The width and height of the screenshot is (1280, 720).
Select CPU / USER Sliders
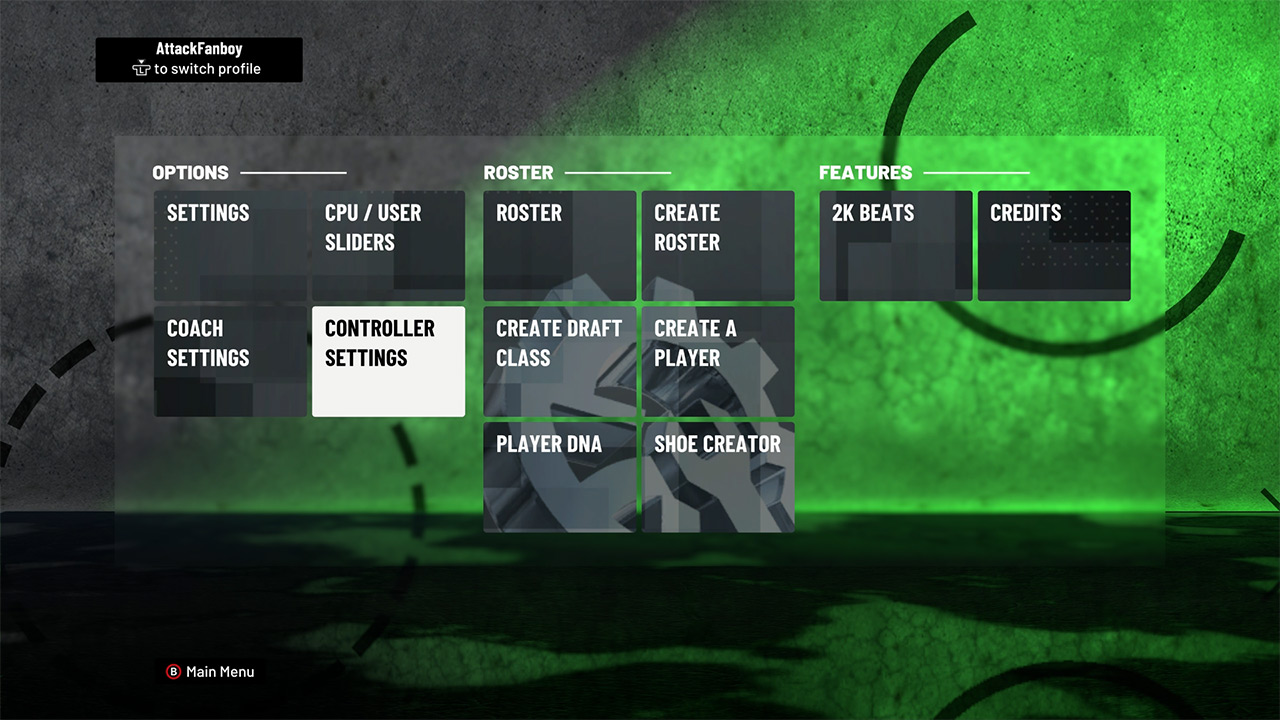[x=388, y=245]
